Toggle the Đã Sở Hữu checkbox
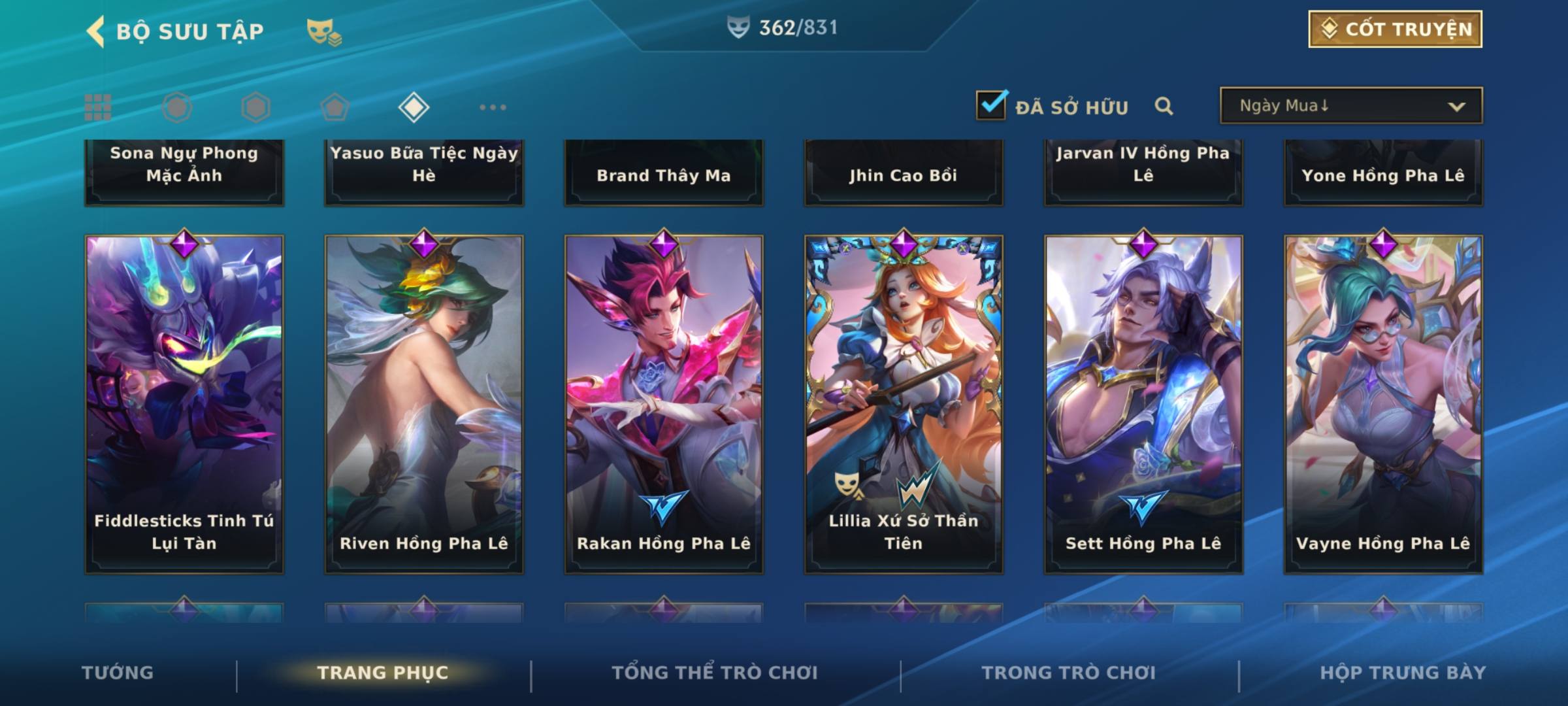1568x706 pixels. click(x=991, y=105)
